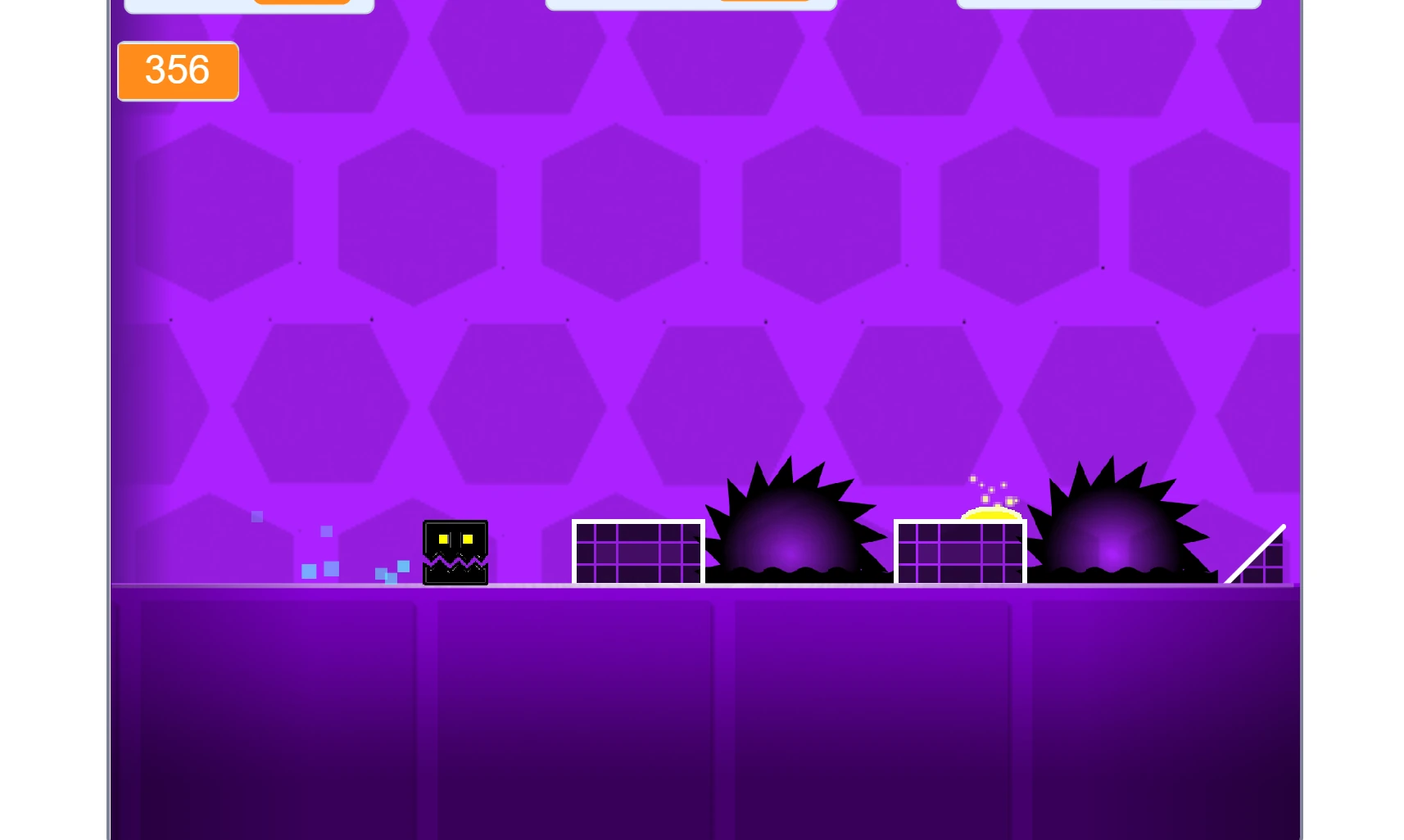Click the sparkle particles above the coin
Viewport: 1404px width, 840px height.
(991, 487)
